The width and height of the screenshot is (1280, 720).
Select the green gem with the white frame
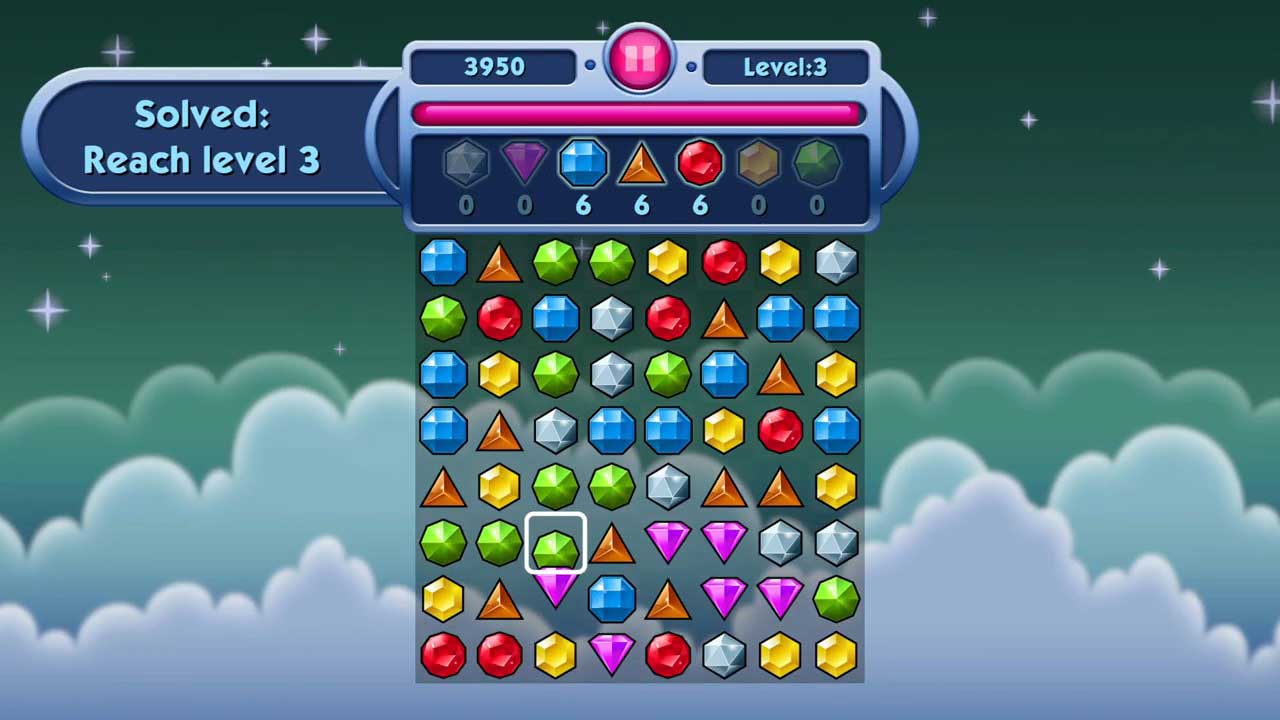(x=556, y=543)
